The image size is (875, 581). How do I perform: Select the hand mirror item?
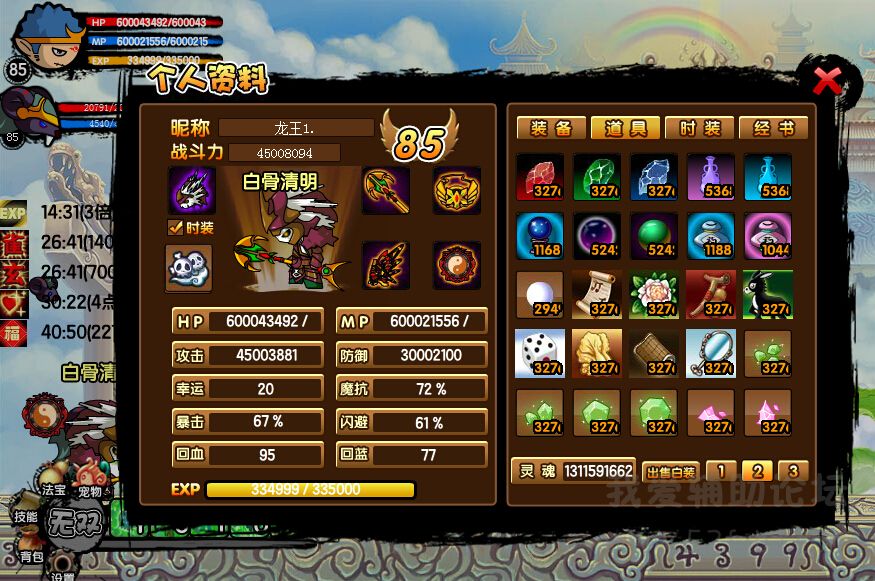[x=711, y=353]
